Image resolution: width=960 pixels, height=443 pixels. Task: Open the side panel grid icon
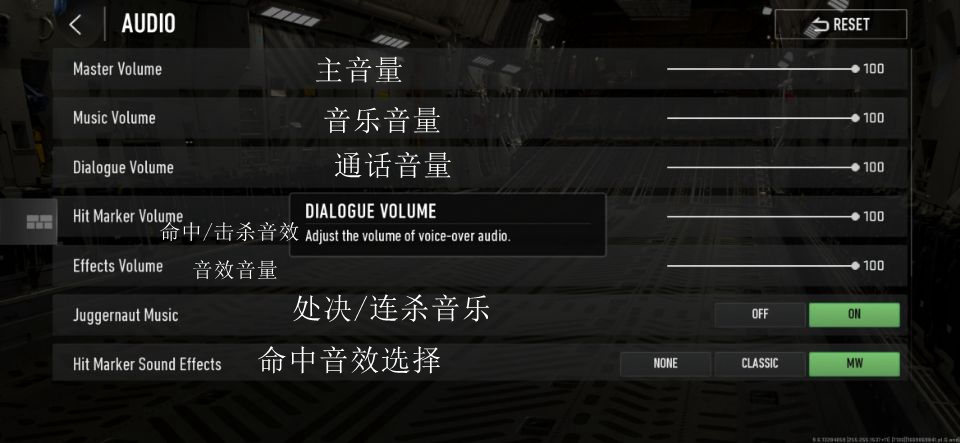point(40,222)
